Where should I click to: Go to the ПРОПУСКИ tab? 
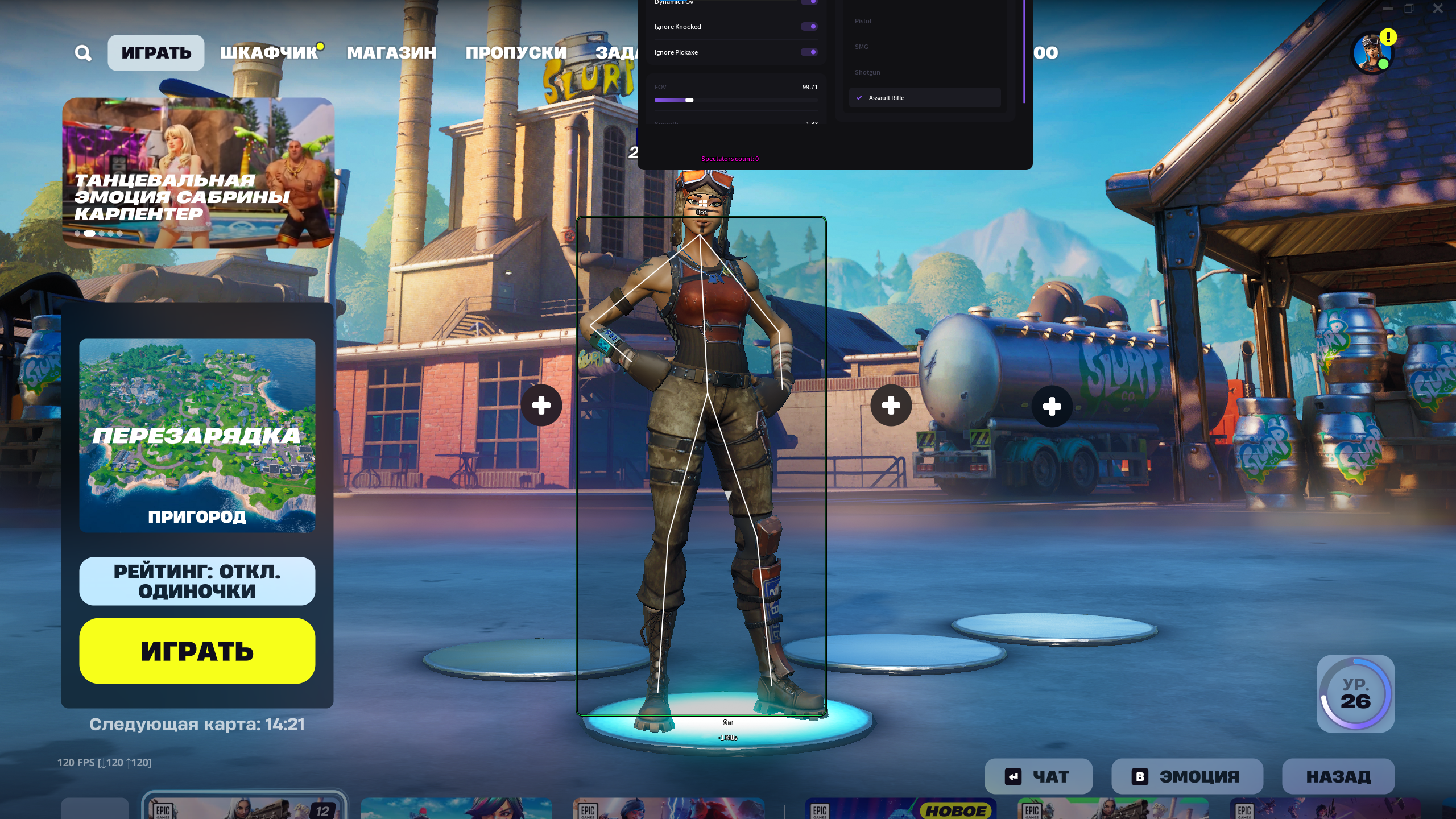click(x=516, y=53)
